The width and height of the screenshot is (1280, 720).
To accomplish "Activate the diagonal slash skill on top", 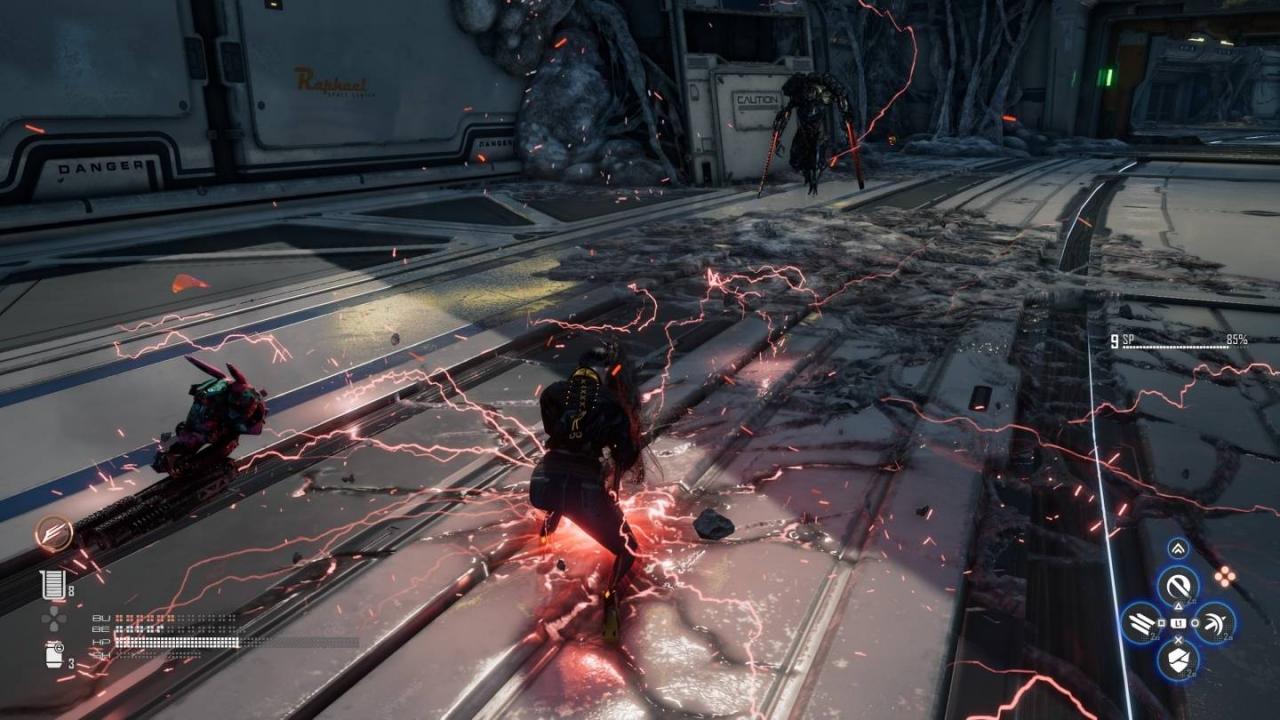I will tap(1178, 584).
